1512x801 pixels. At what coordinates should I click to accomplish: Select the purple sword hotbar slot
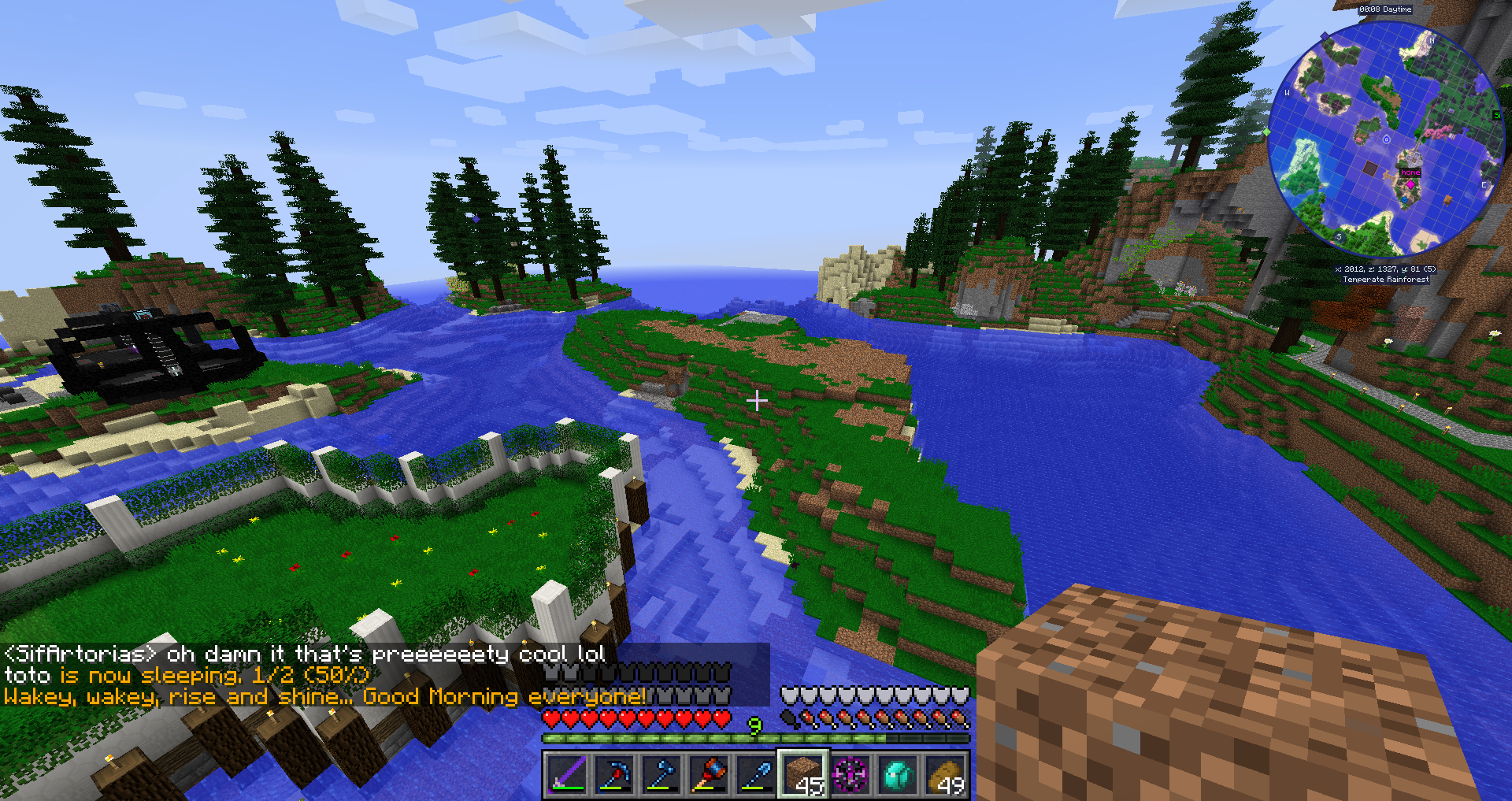tap(566, 775)
